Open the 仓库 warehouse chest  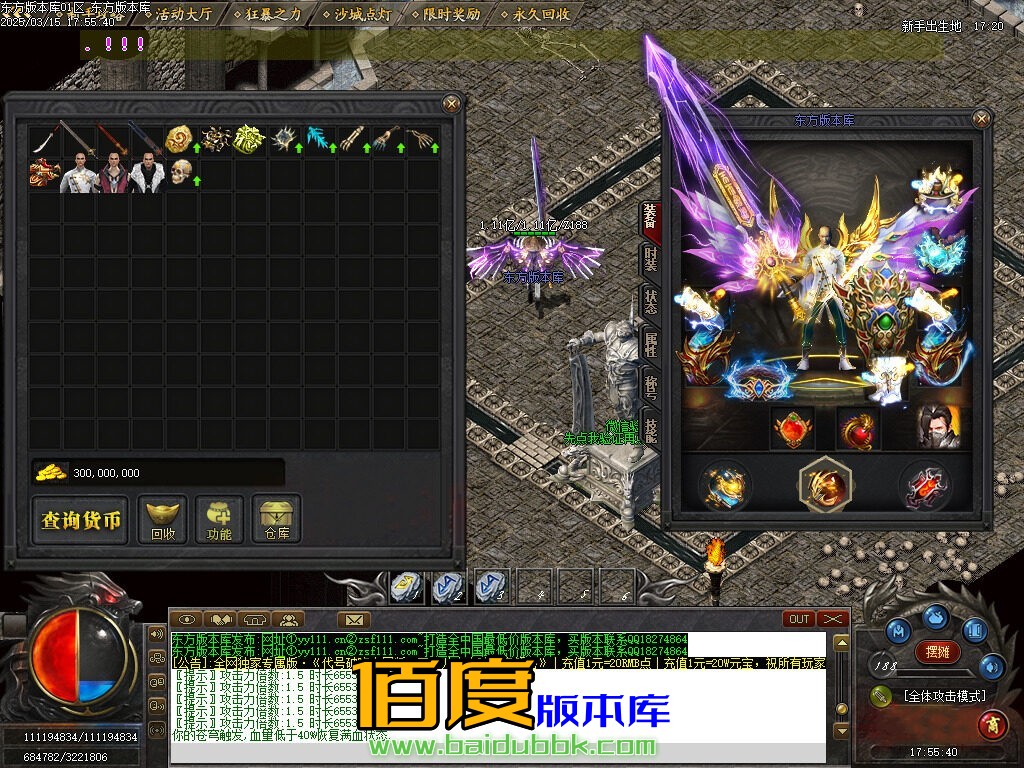pos(277,520)
